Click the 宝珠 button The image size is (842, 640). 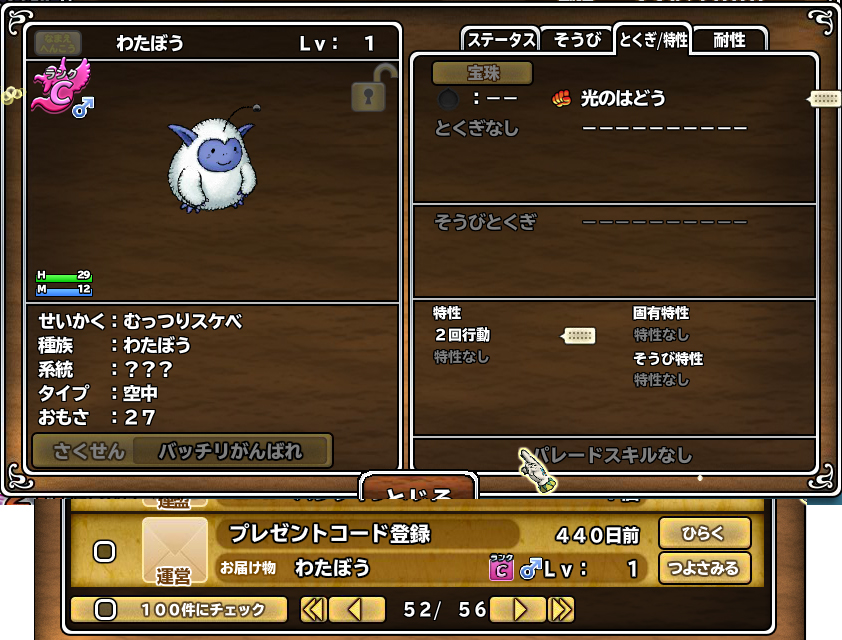[x=482, y=73]
